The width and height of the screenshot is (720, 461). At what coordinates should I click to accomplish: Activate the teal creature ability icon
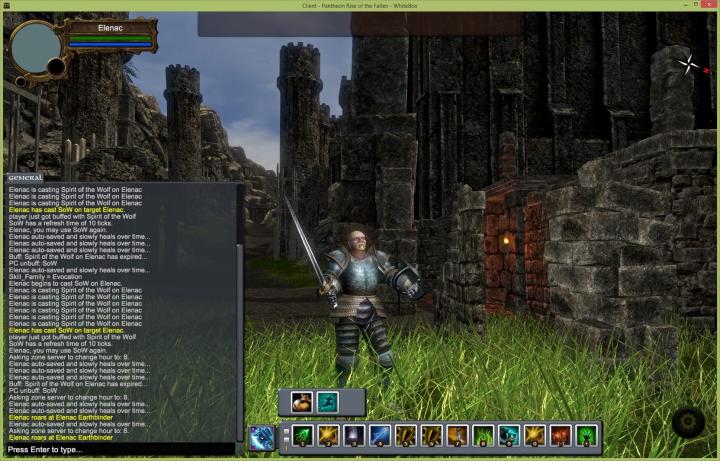coord(509,436)
